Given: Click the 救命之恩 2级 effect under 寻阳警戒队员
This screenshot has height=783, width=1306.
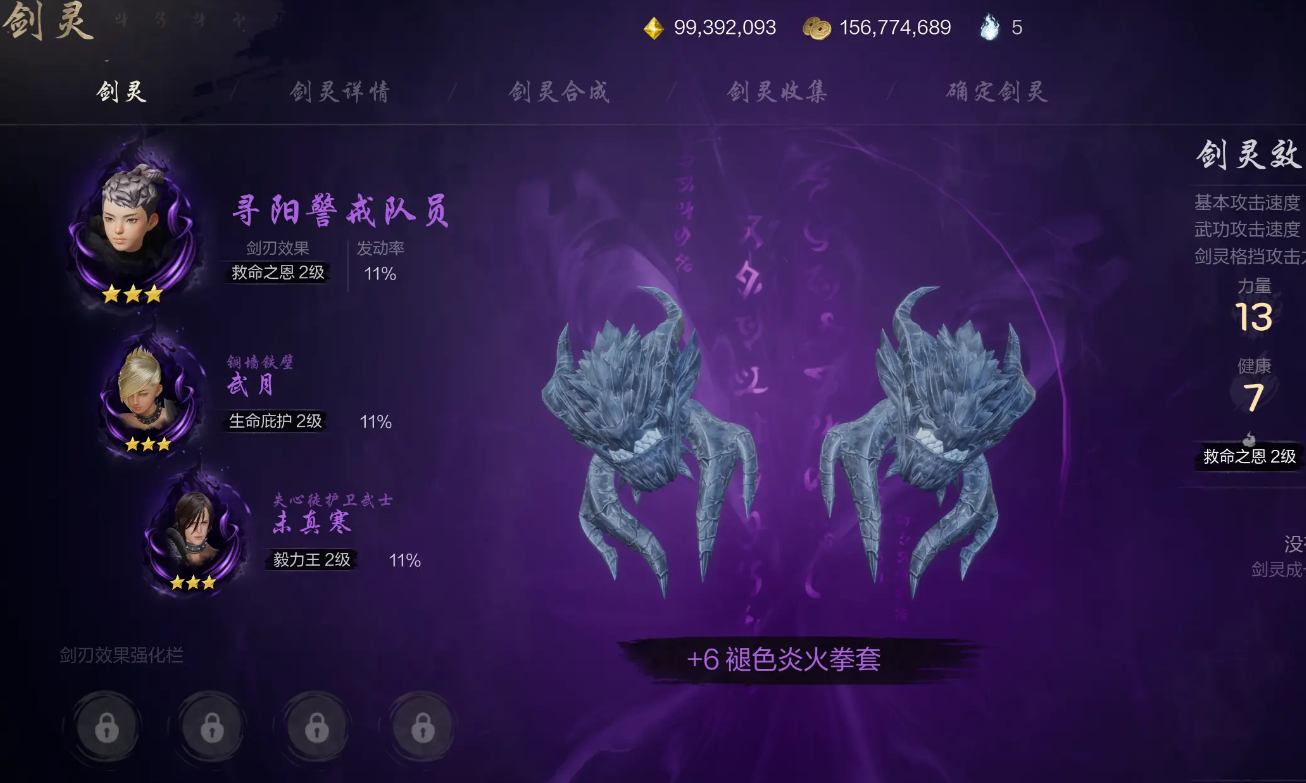Looking at the screenshot, I should 277,272.
